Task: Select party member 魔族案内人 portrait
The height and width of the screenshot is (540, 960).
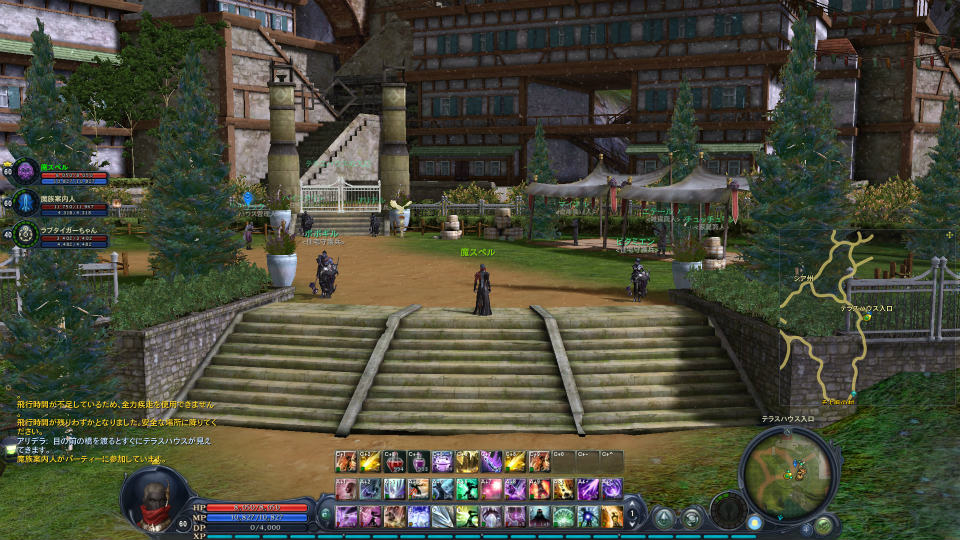Action: click(x=27, y=203)
